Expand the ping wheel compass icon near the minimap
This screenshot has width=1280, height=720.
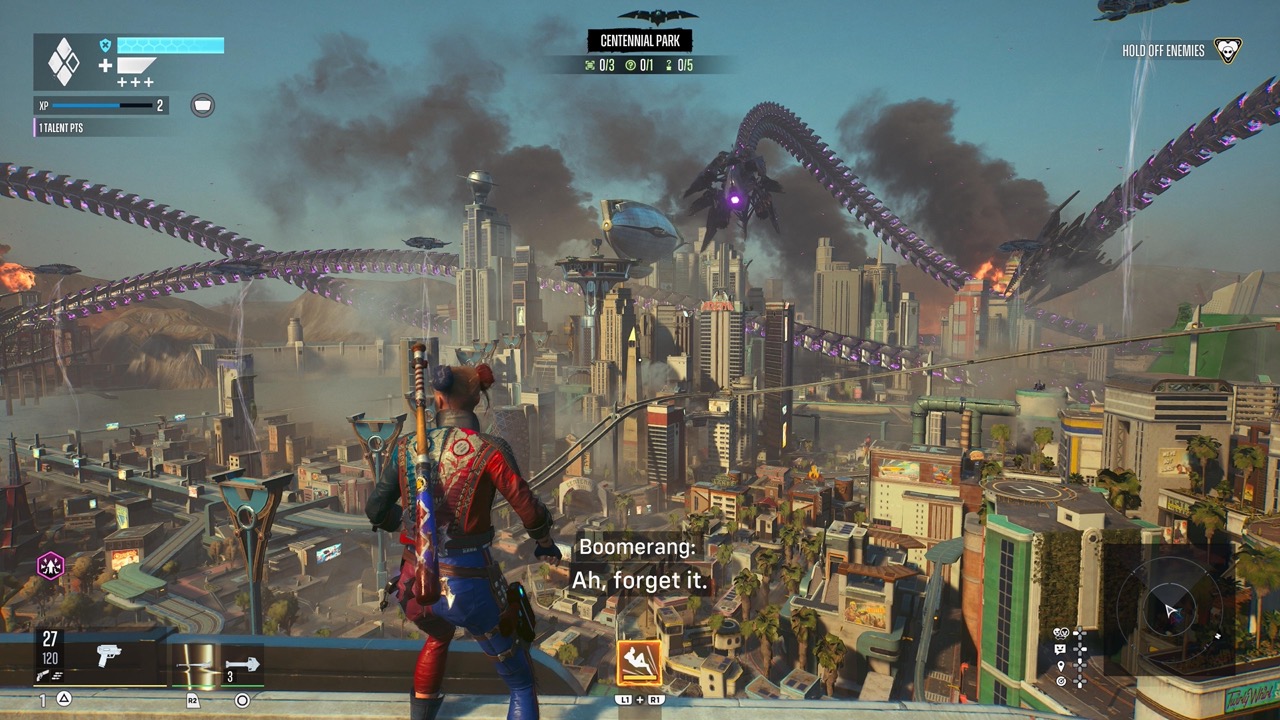pyautogui.click(x=1060, y=682)
